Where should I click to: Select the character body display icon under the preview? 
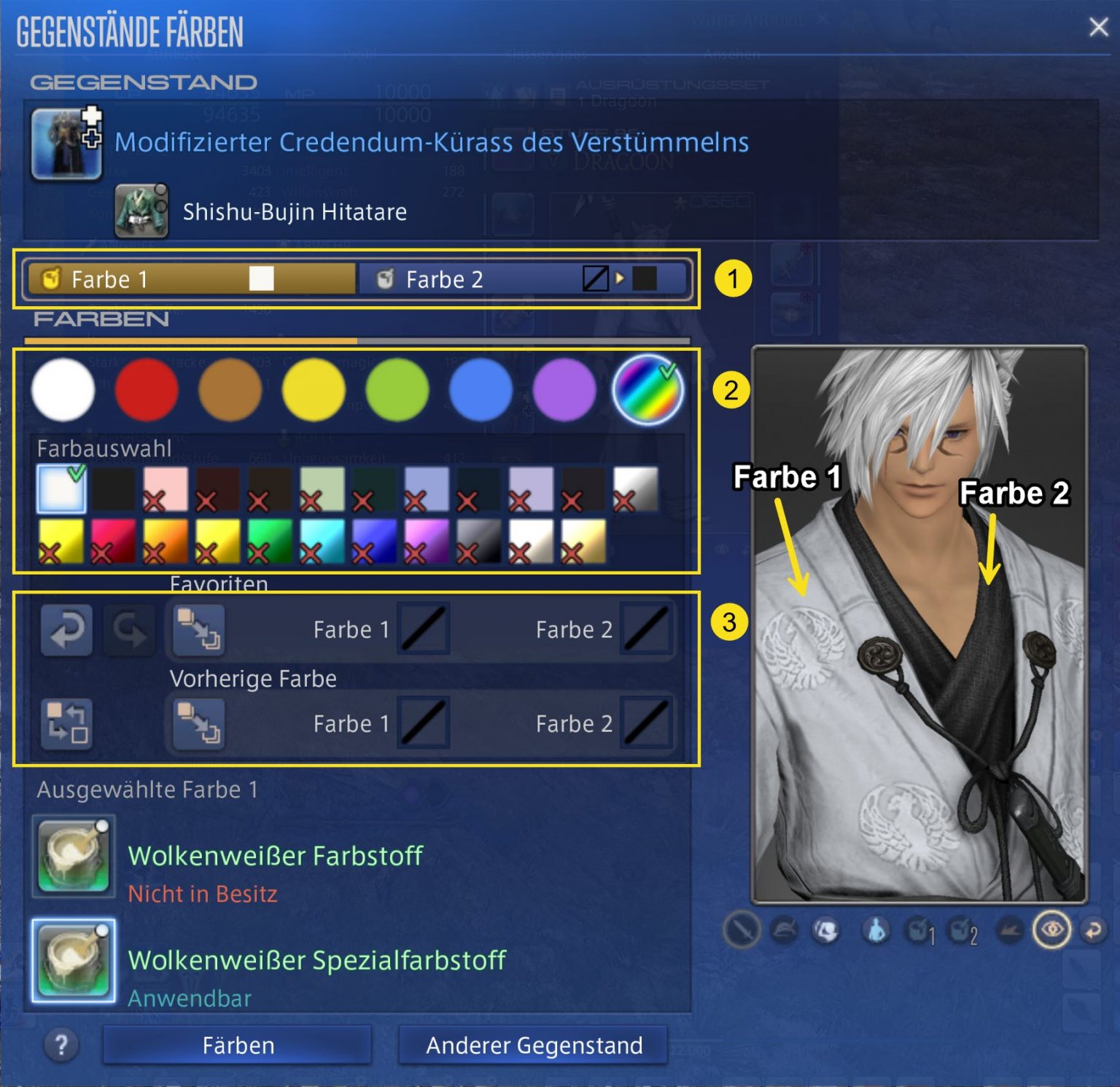(x=875, y=930)
